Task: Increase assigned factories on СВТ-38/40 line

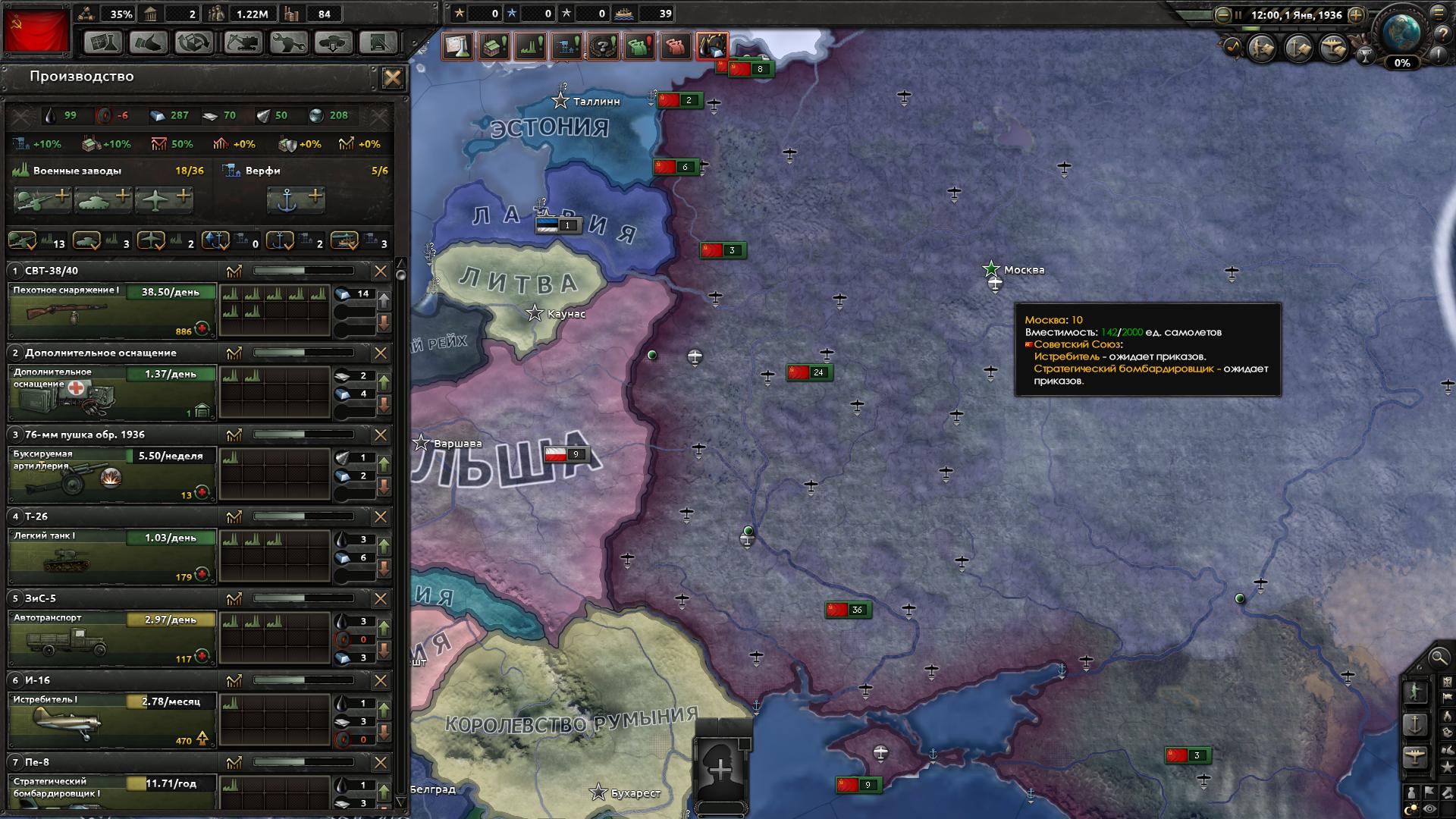Action: coord(386,300)
